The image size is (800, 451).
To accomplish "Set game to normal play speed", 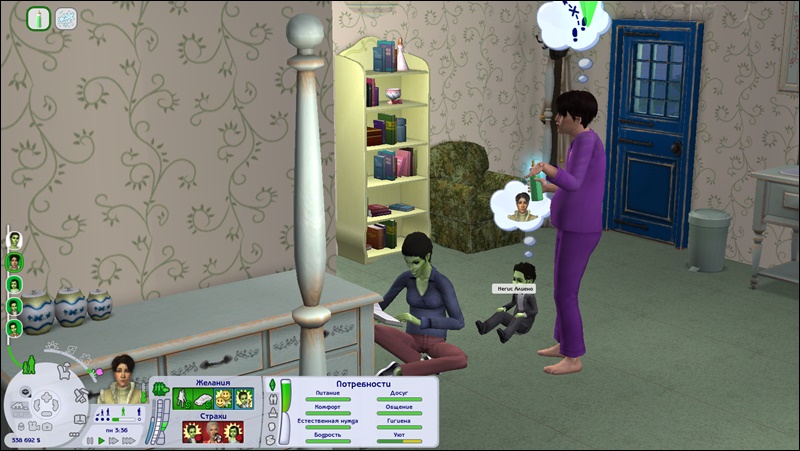I will [x=100, y=439].
